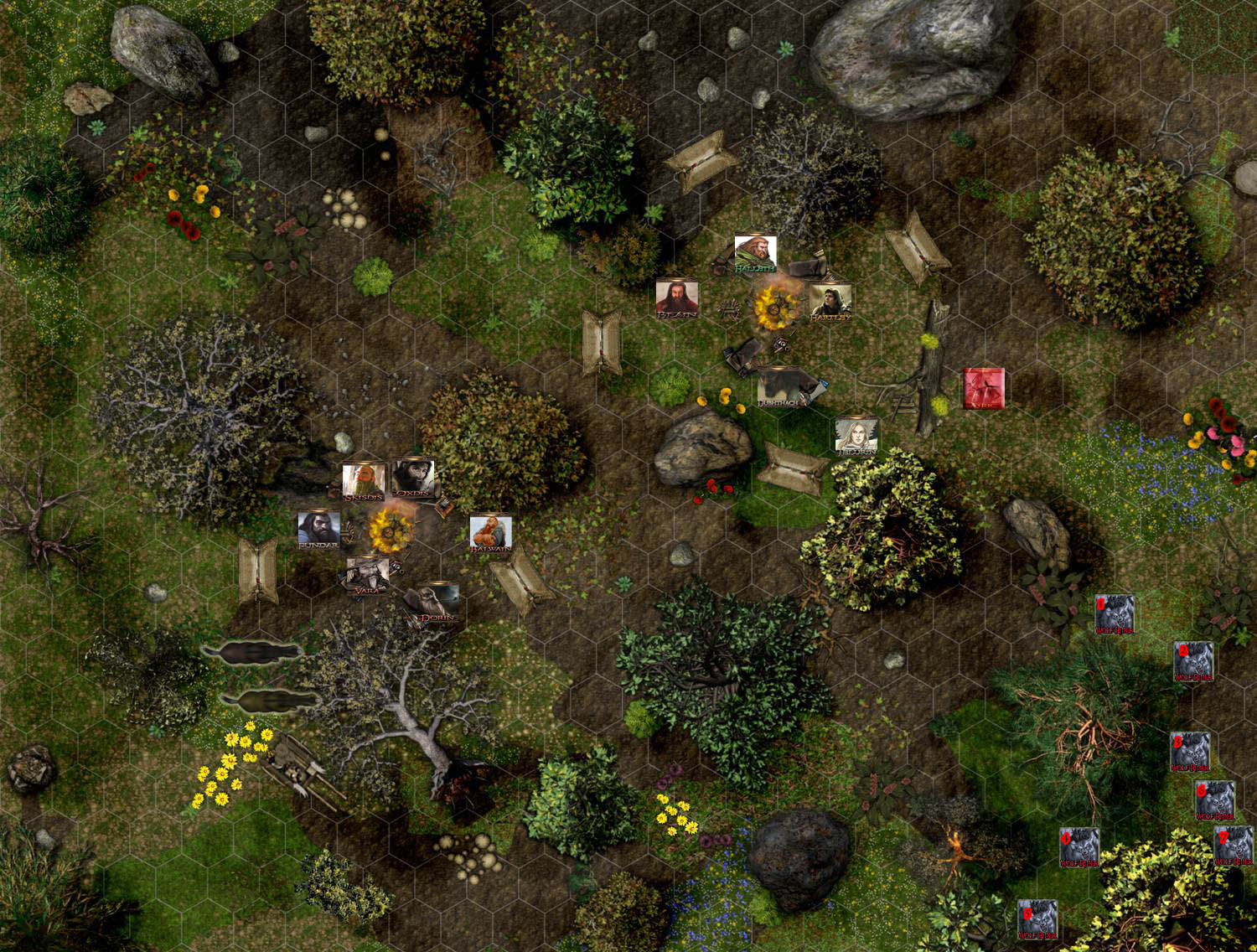Pick the Oxdis portrait token
Screen dimensions: 1257x952
[x=413, y=478]
